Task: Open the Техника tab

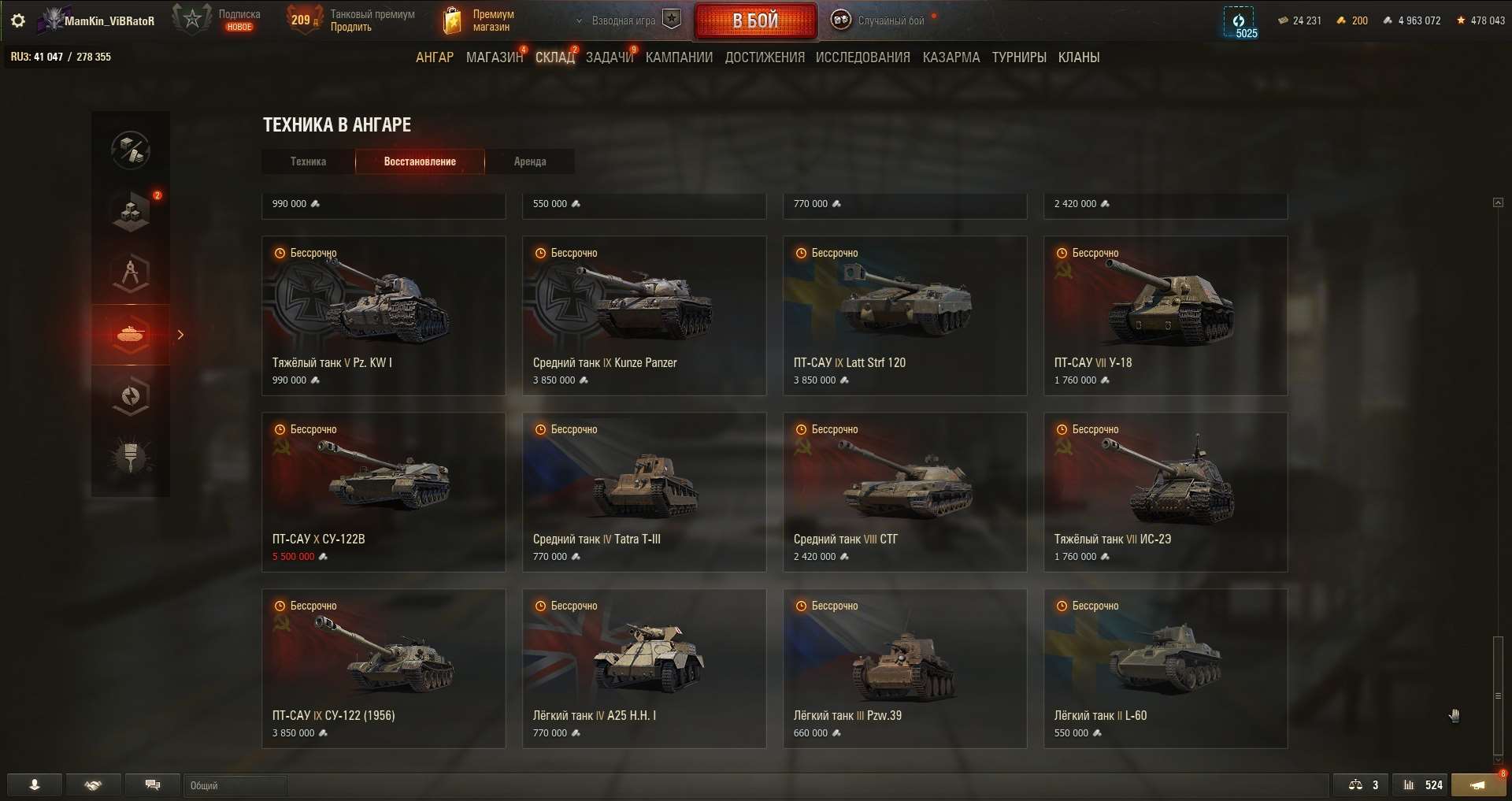Action: [308, 161]
